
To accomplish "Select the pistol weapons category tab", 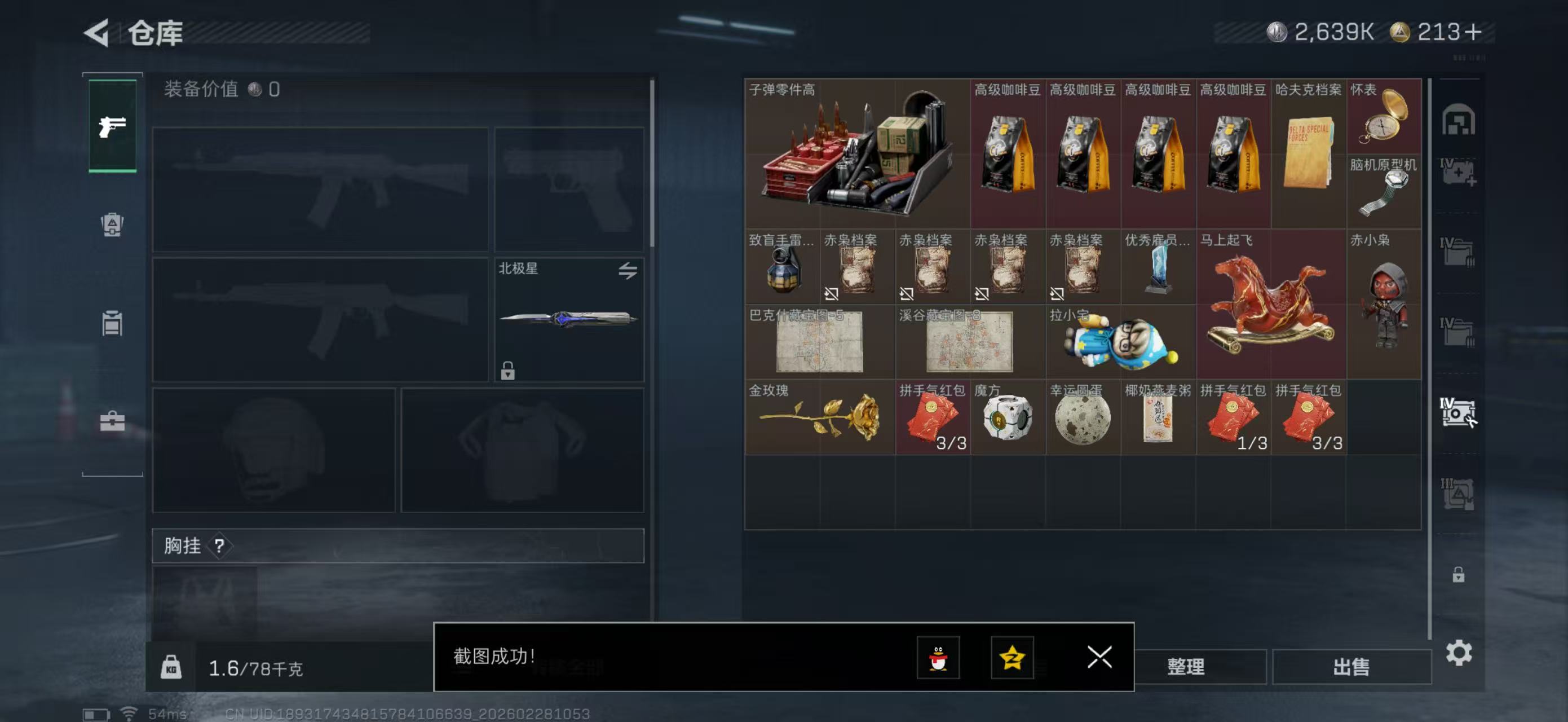I will [x=112, y=125].
